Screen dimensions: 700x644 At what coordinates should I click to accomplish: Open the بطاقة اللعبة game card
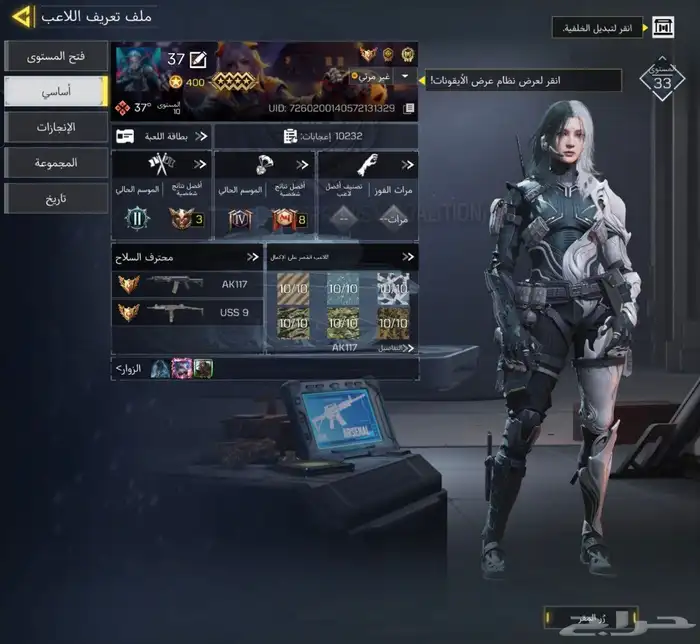click(x=162, y=136)
